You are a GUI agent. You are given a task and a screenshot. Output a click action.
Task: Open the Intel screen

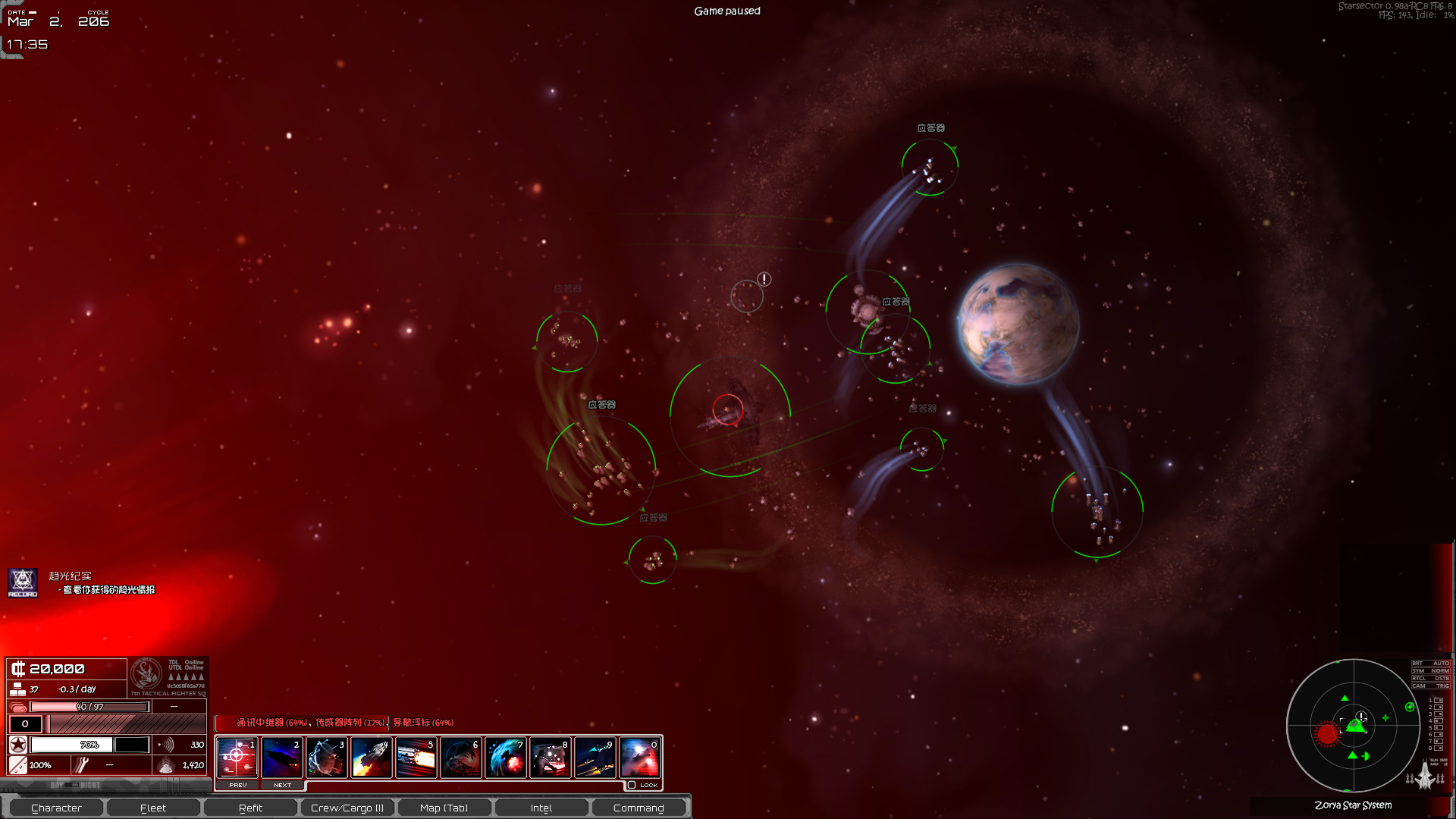541,808
